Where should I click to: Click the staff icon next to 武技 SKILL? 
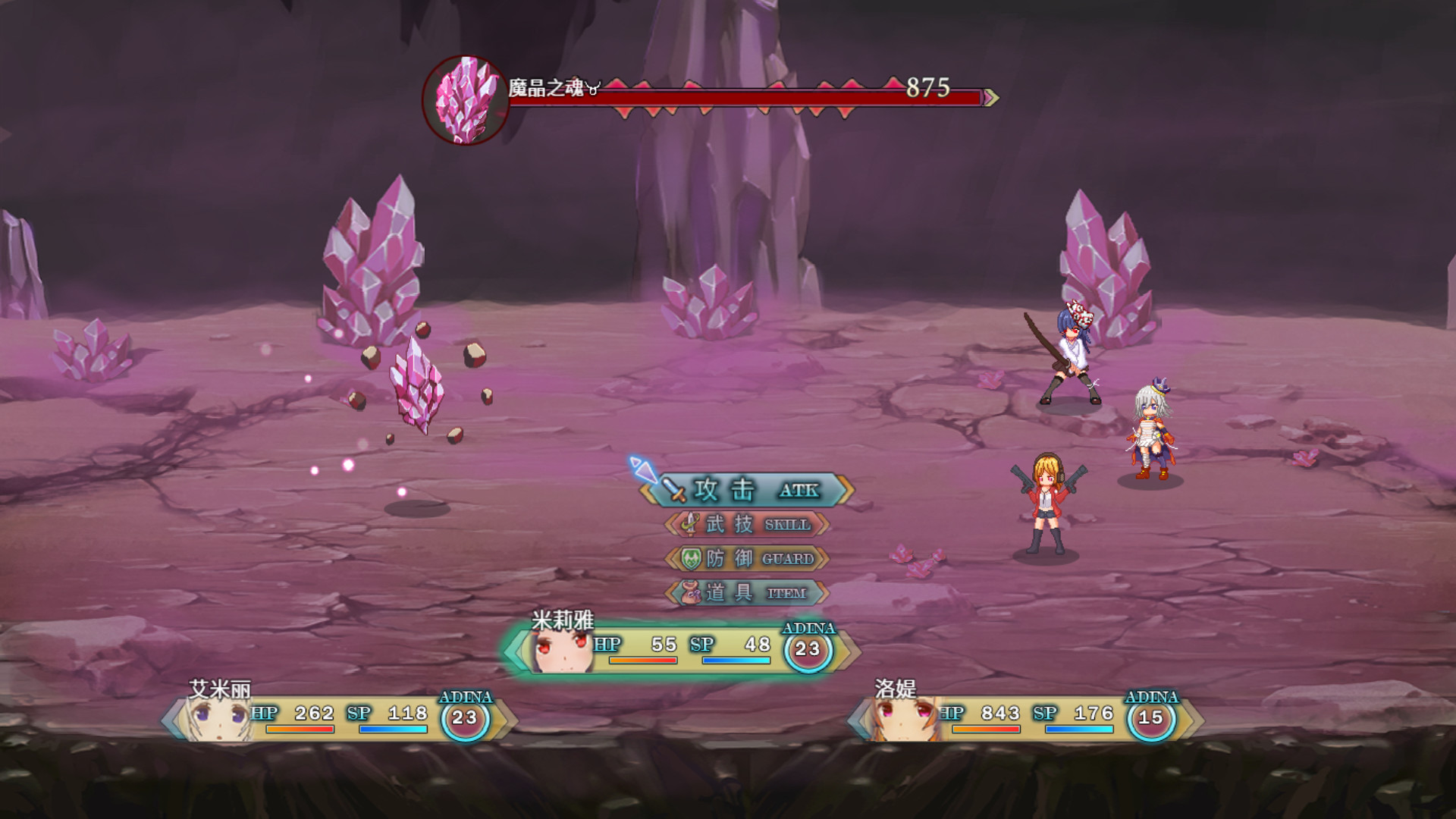click(x=690, y=524)
